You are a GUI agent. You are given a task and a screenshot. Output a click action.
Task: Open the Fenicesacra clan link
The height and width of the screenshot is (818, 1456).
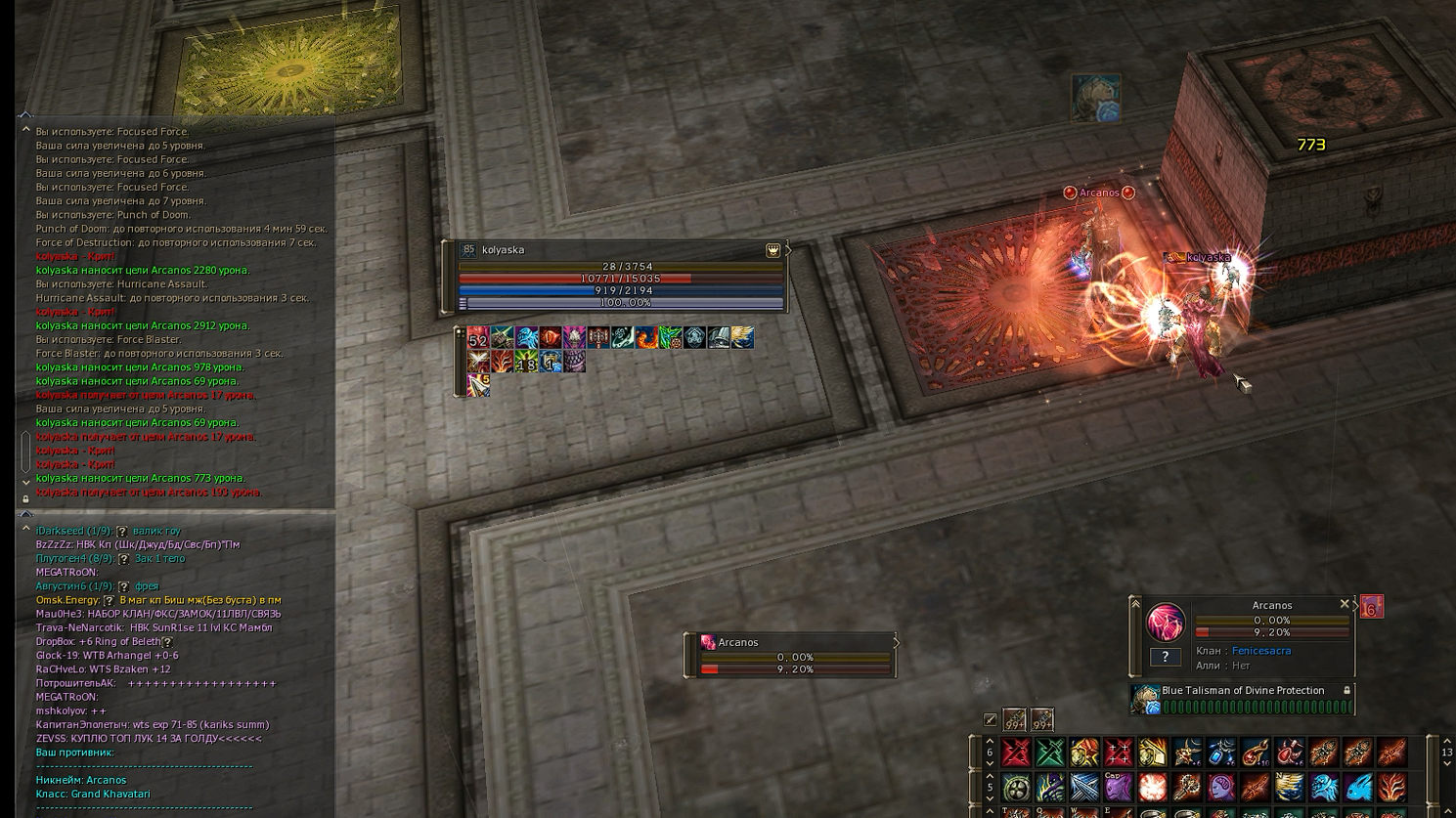point(1260,651)
